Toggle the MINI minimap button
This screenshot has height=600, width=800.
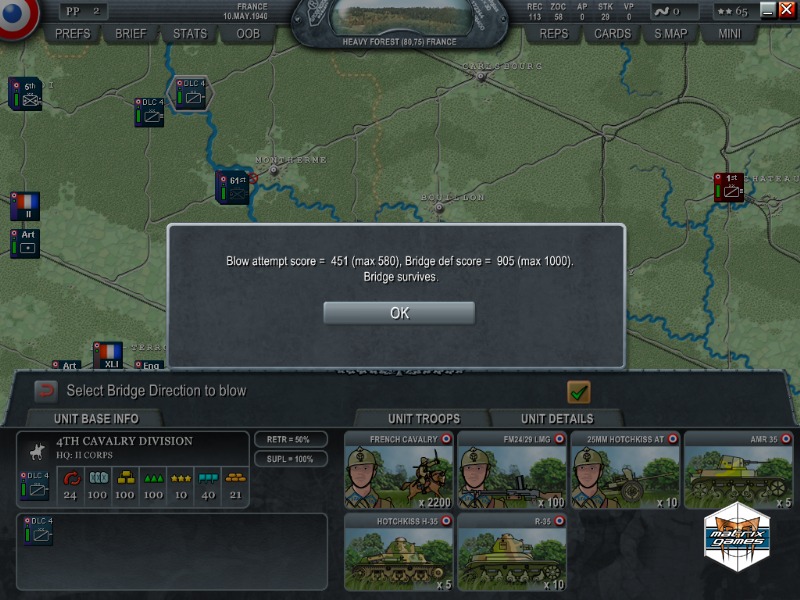pos(730,33)
